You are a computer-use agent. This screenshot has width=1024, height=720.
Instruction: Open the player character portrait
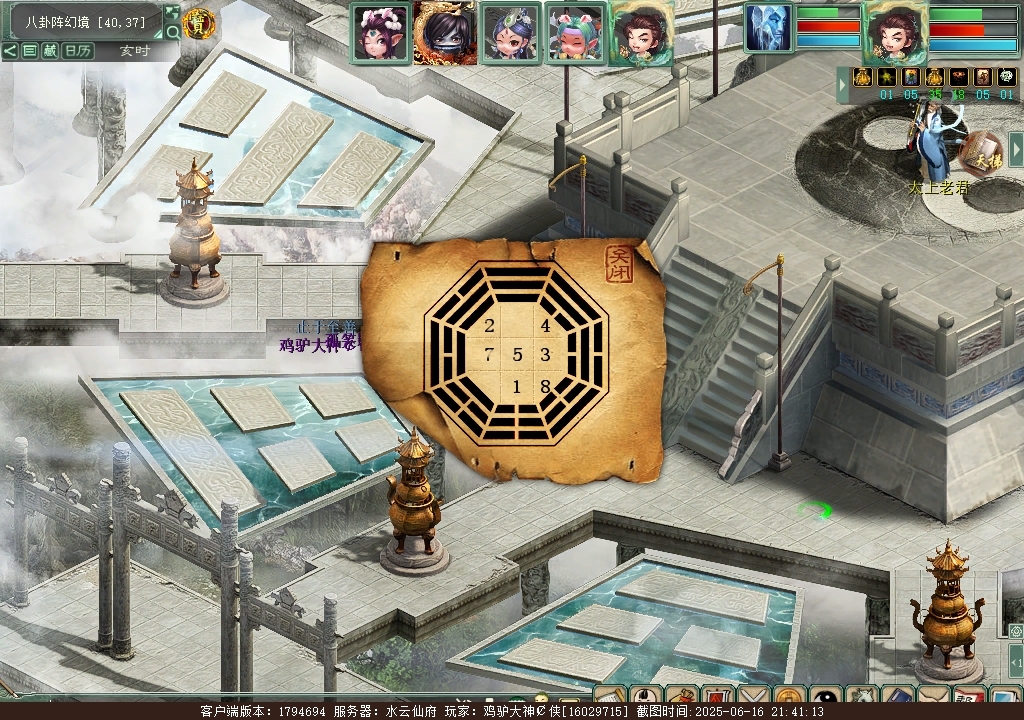(895, 32)
